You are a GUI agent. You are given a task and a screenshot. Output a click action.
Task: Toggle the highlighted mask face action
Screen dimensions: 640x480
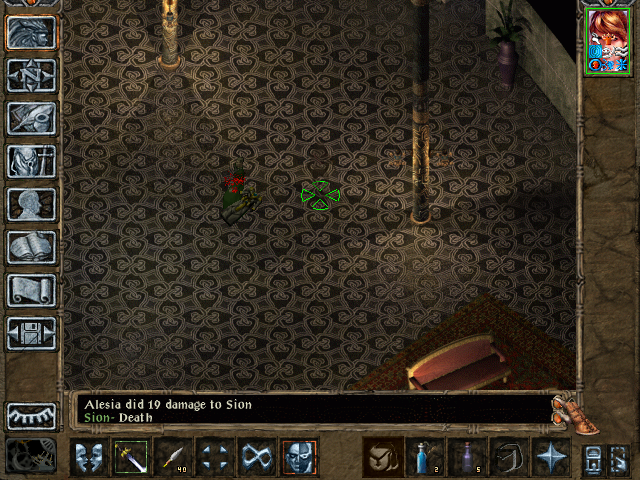(x=299, y=457)
